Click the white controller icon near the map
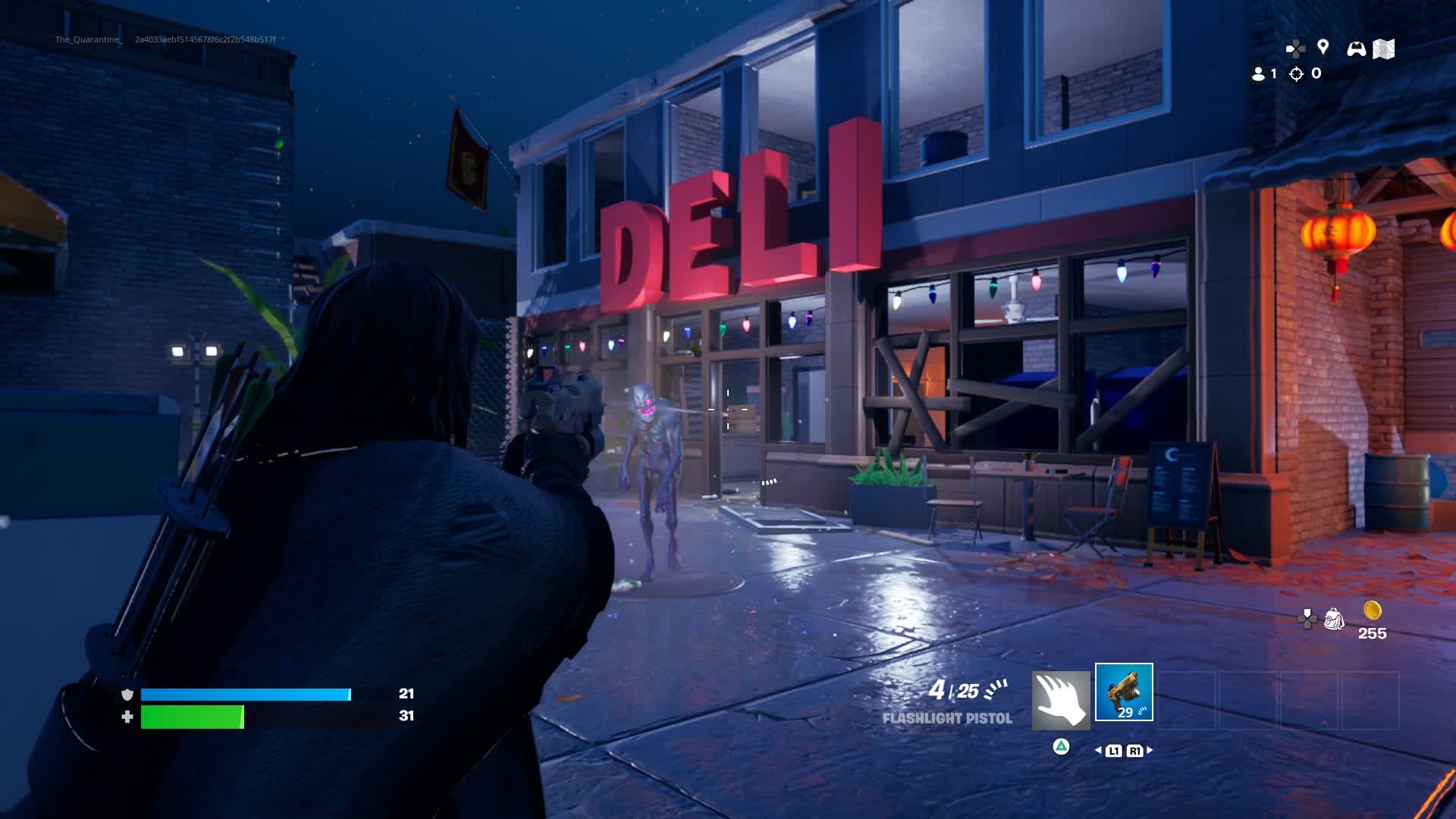 1356,49
